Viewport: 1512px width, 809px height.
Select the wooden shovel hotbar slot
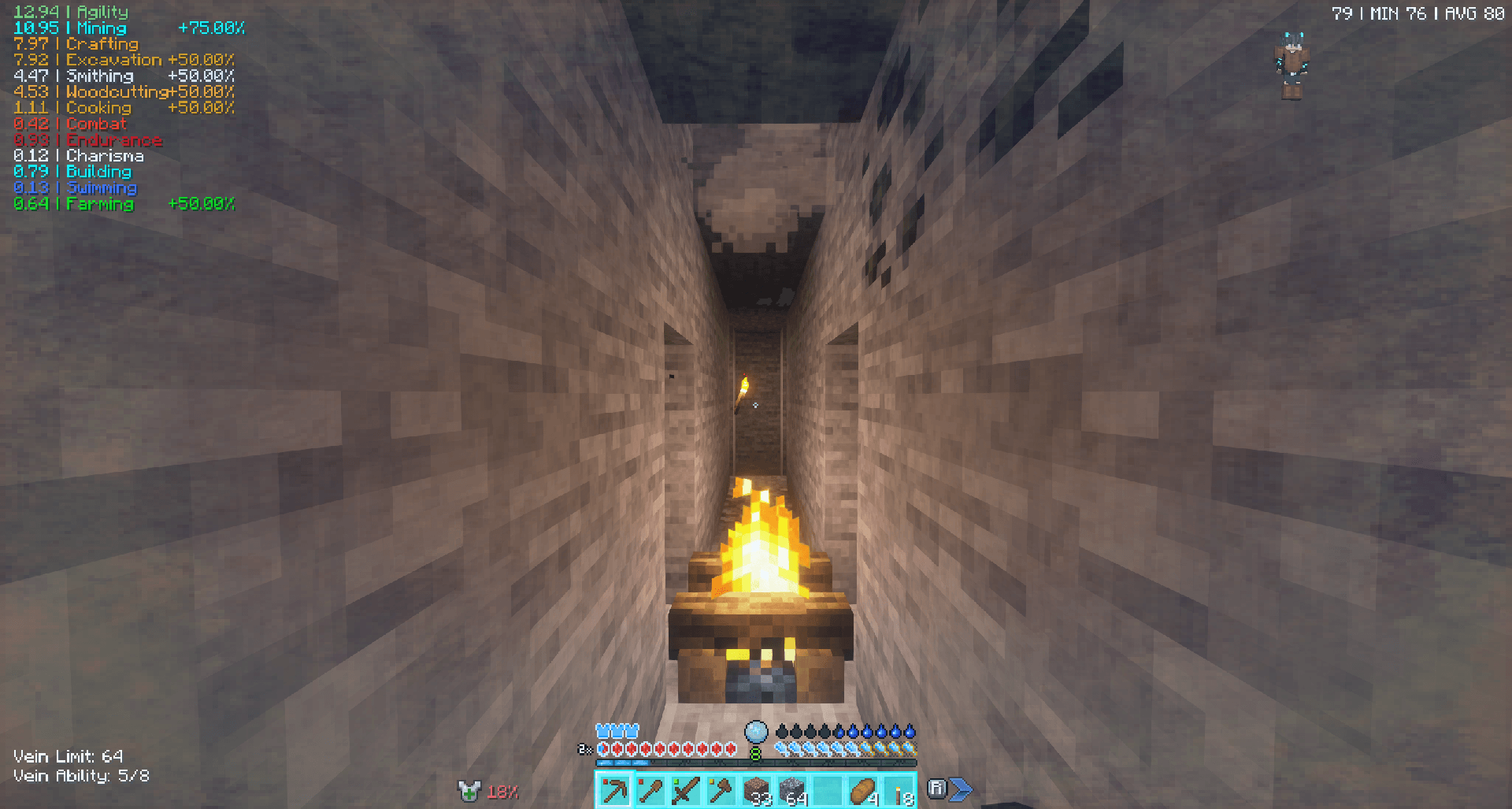649,790
